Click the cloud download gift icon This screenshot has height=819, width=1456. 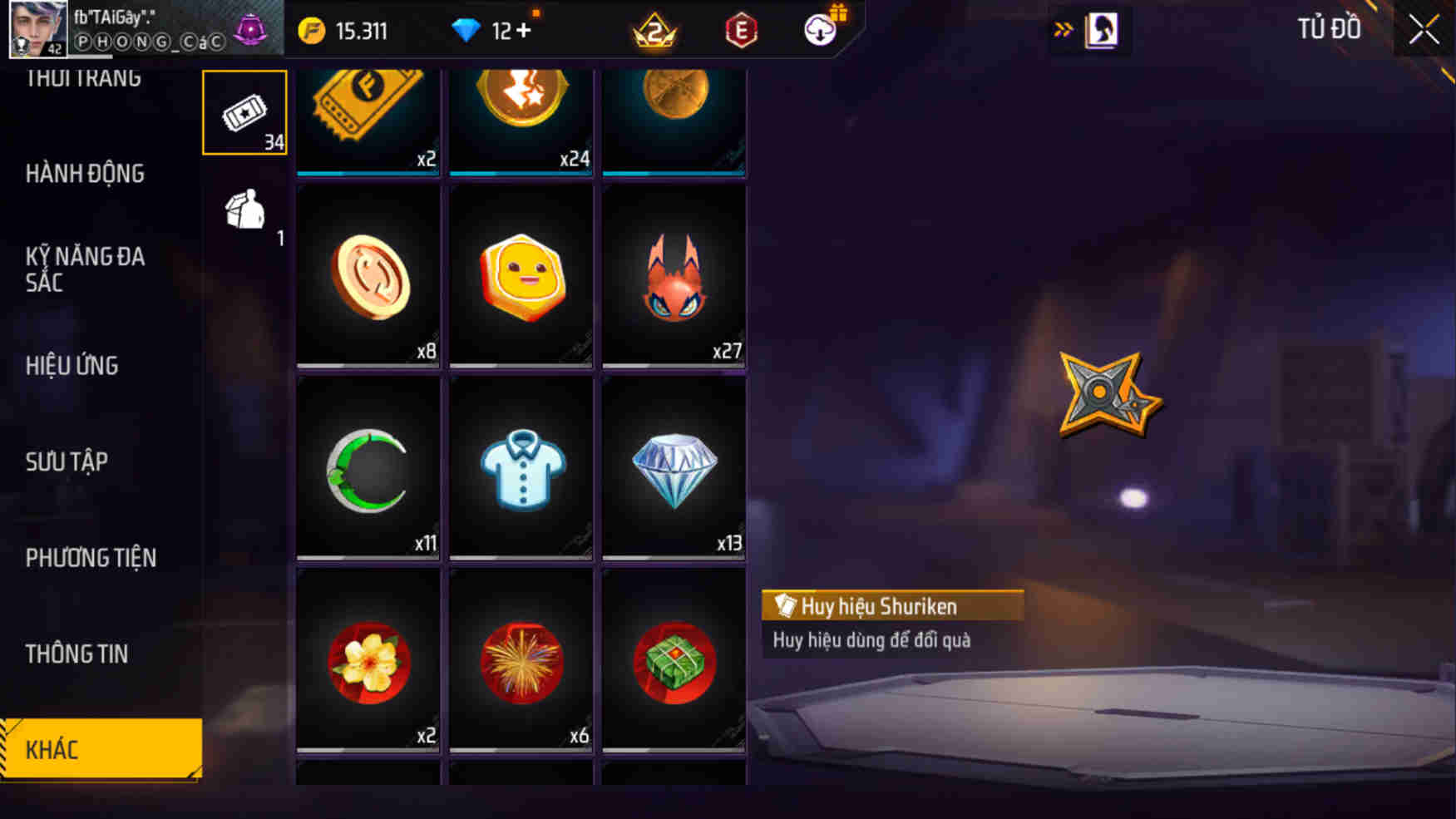(819, 31)
